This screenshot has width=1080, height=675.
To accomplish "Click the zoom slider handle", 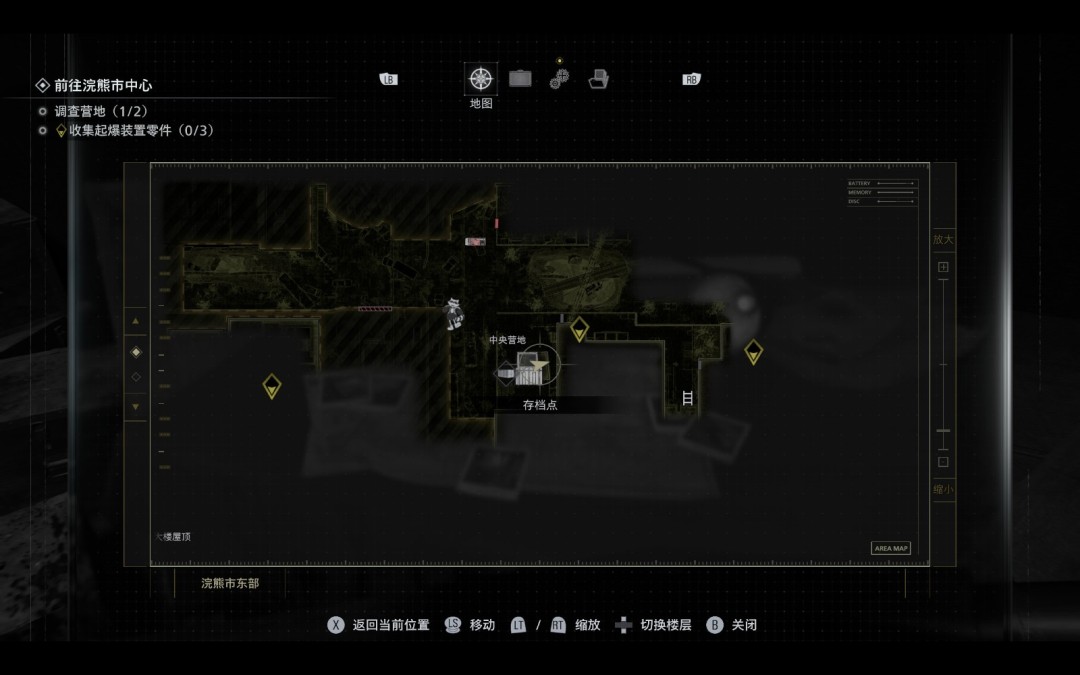I will [943, 431].
